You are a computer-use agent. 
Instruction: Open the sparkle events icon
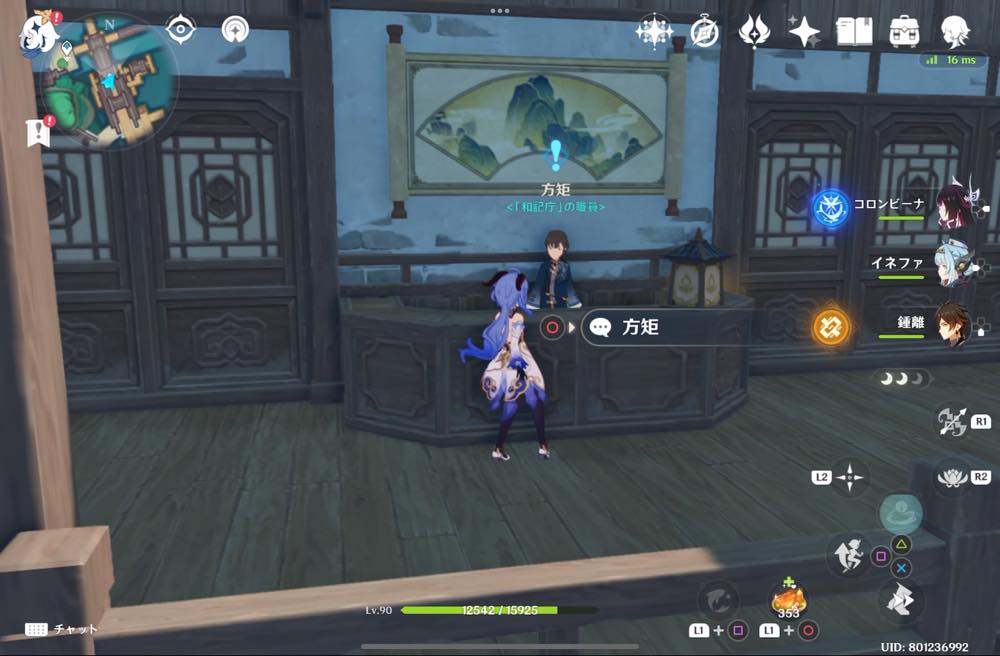654,31
